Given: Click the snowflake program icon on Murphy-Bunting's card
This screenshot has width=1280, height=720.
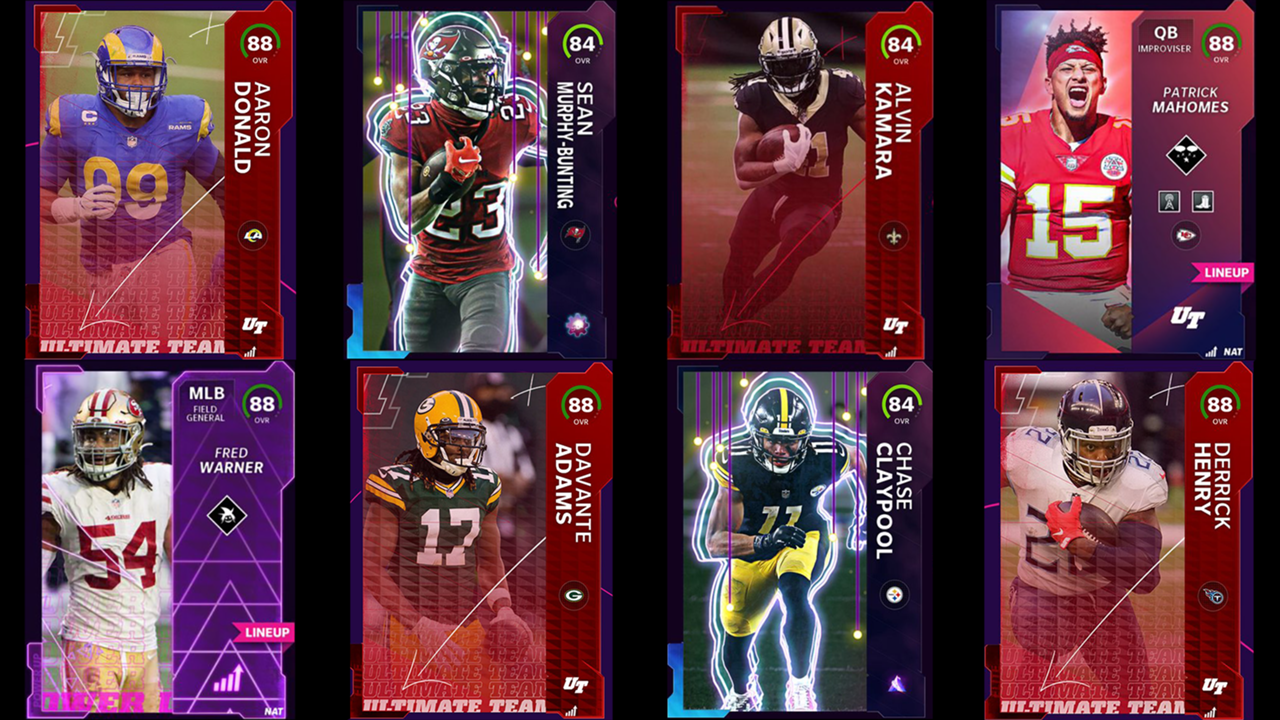Looking at the screenshot, I should click(x=575, y=325).
